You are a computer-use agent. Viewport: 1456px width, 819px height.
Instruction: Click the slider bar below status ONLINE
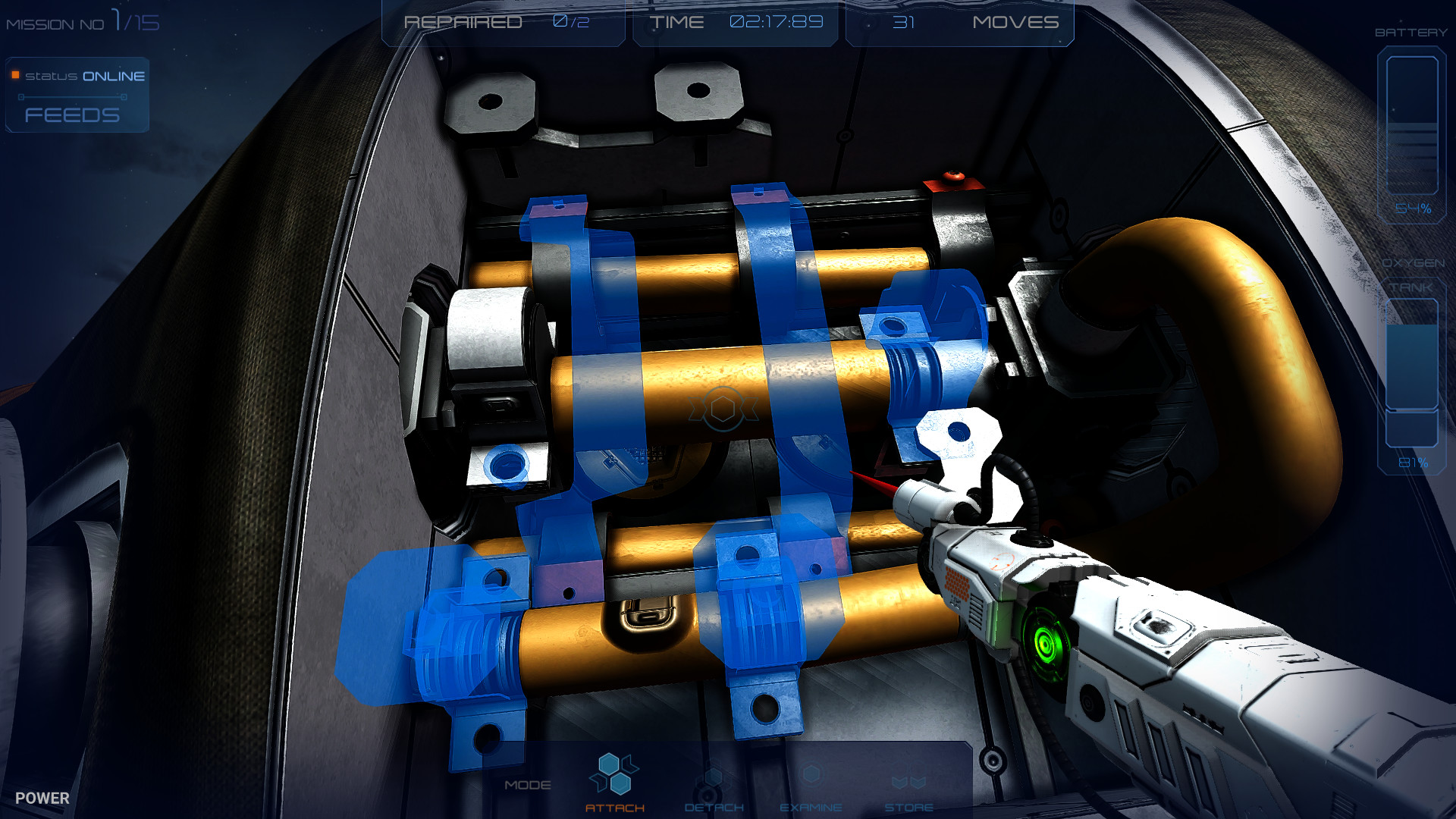(x=72, y=96)
